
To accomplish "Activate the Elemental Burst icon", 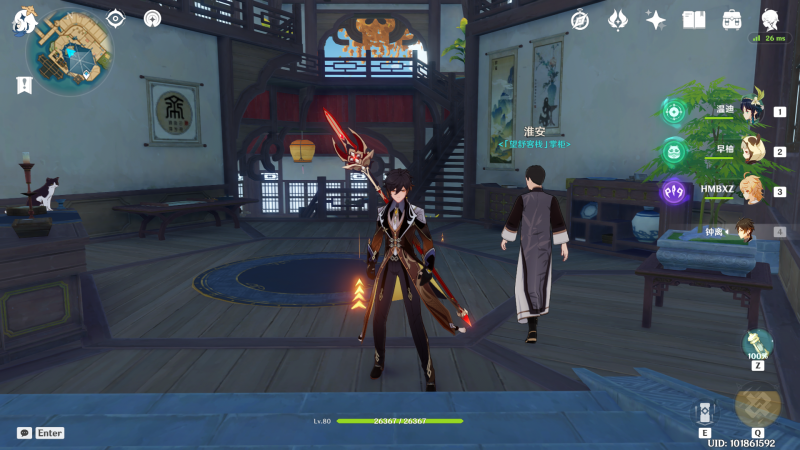I will click(757, 405).
